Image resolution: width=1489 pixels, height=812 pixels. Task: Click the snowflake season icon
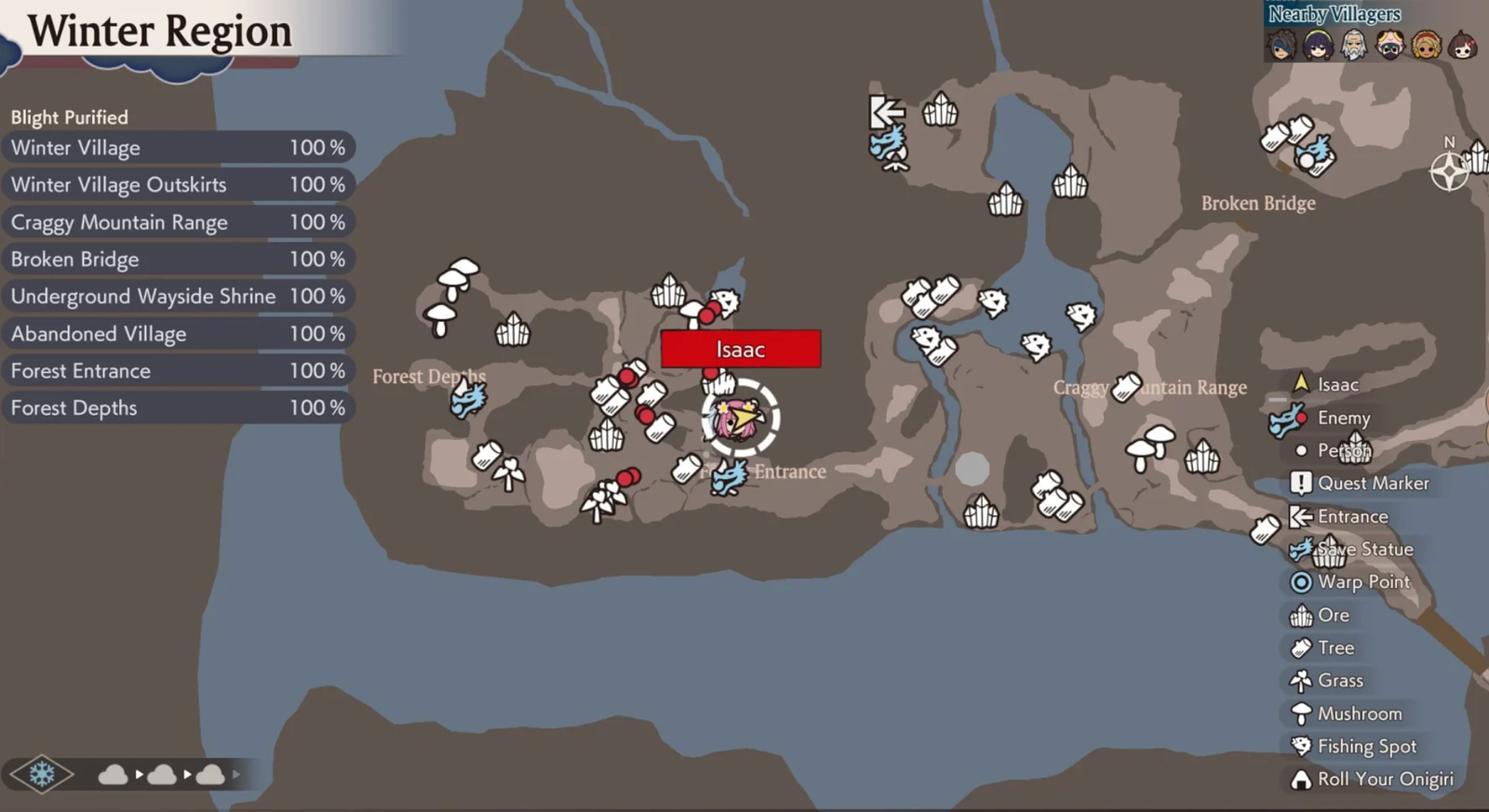click(x=42, y=774)
